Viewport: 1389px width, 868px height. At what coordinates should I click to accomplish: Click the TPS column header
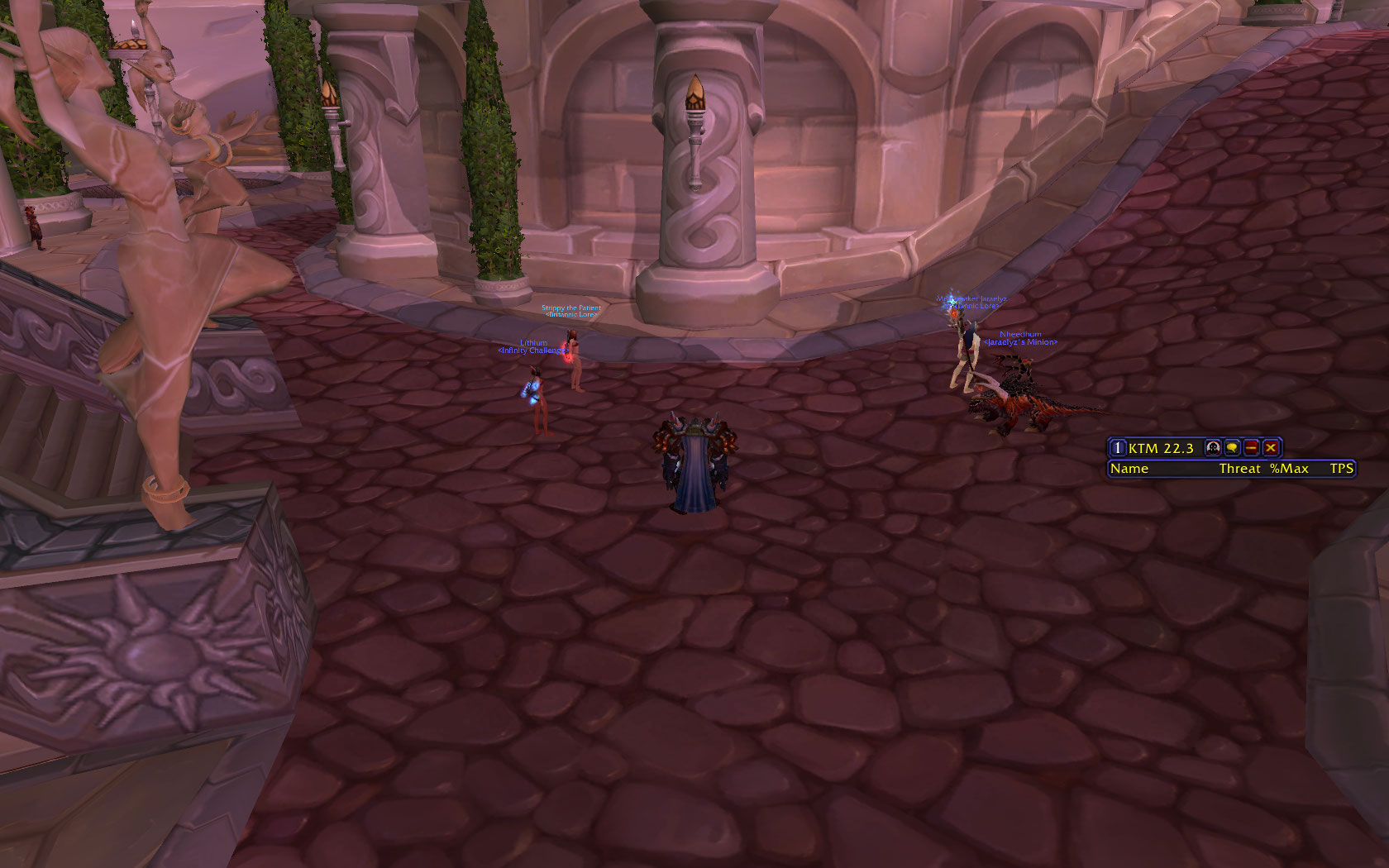pyautogui.click(x=1341, y=469)
